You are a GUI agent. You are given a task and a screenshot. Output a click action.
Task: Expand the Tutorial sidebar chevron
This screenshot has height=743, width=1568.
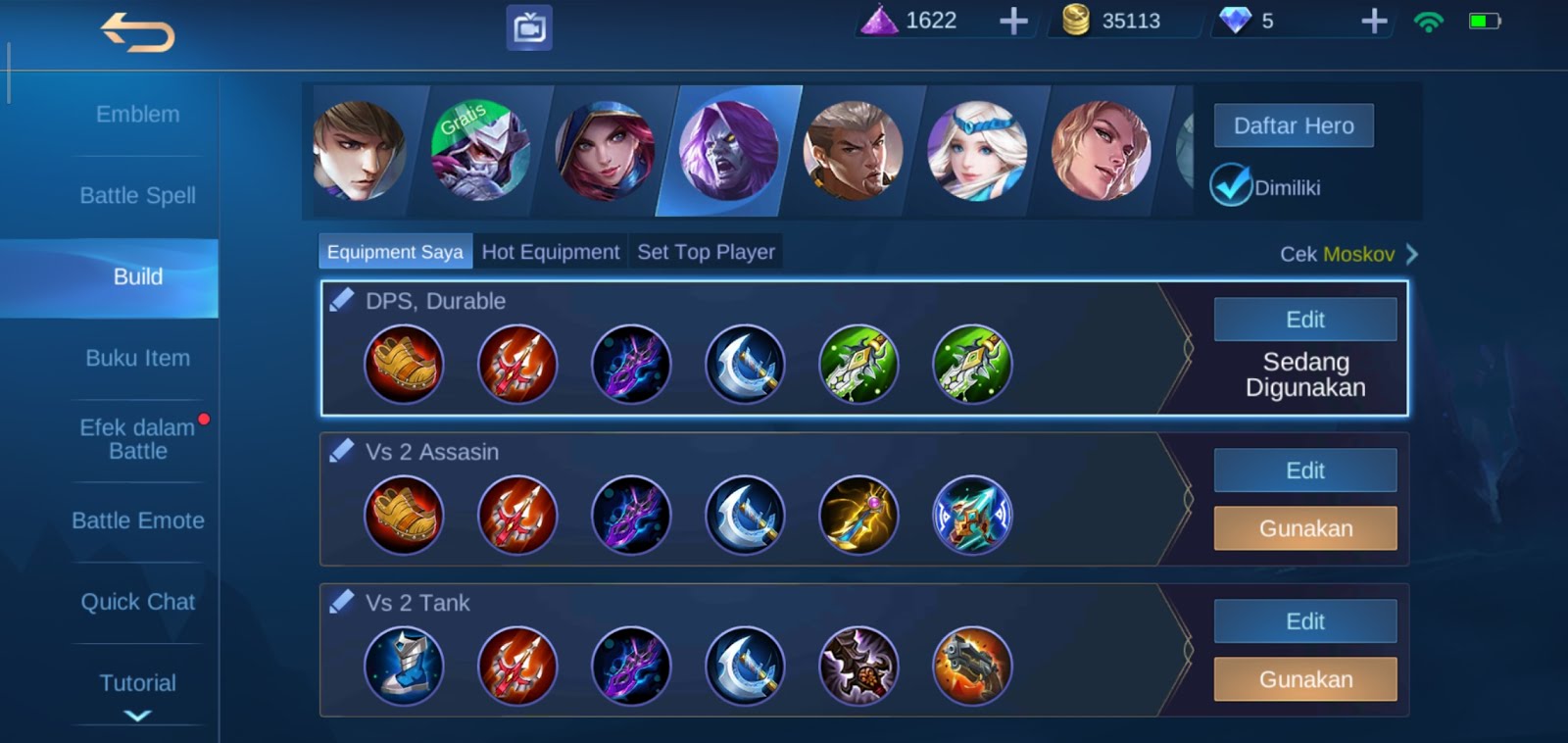tap(137, 717)
